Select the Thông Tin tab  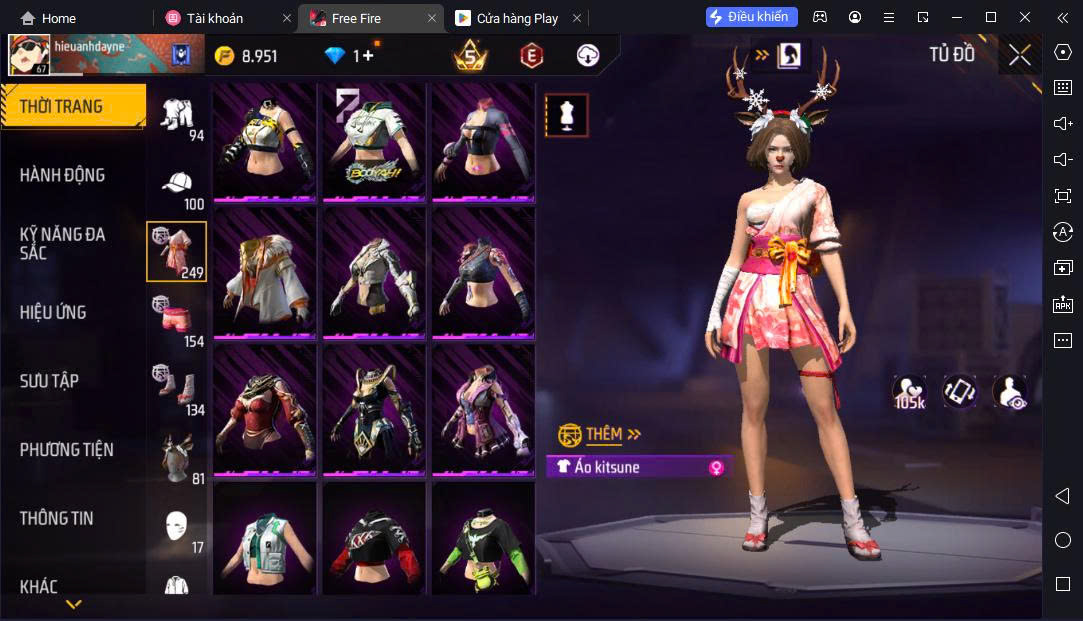pos(56,518)
